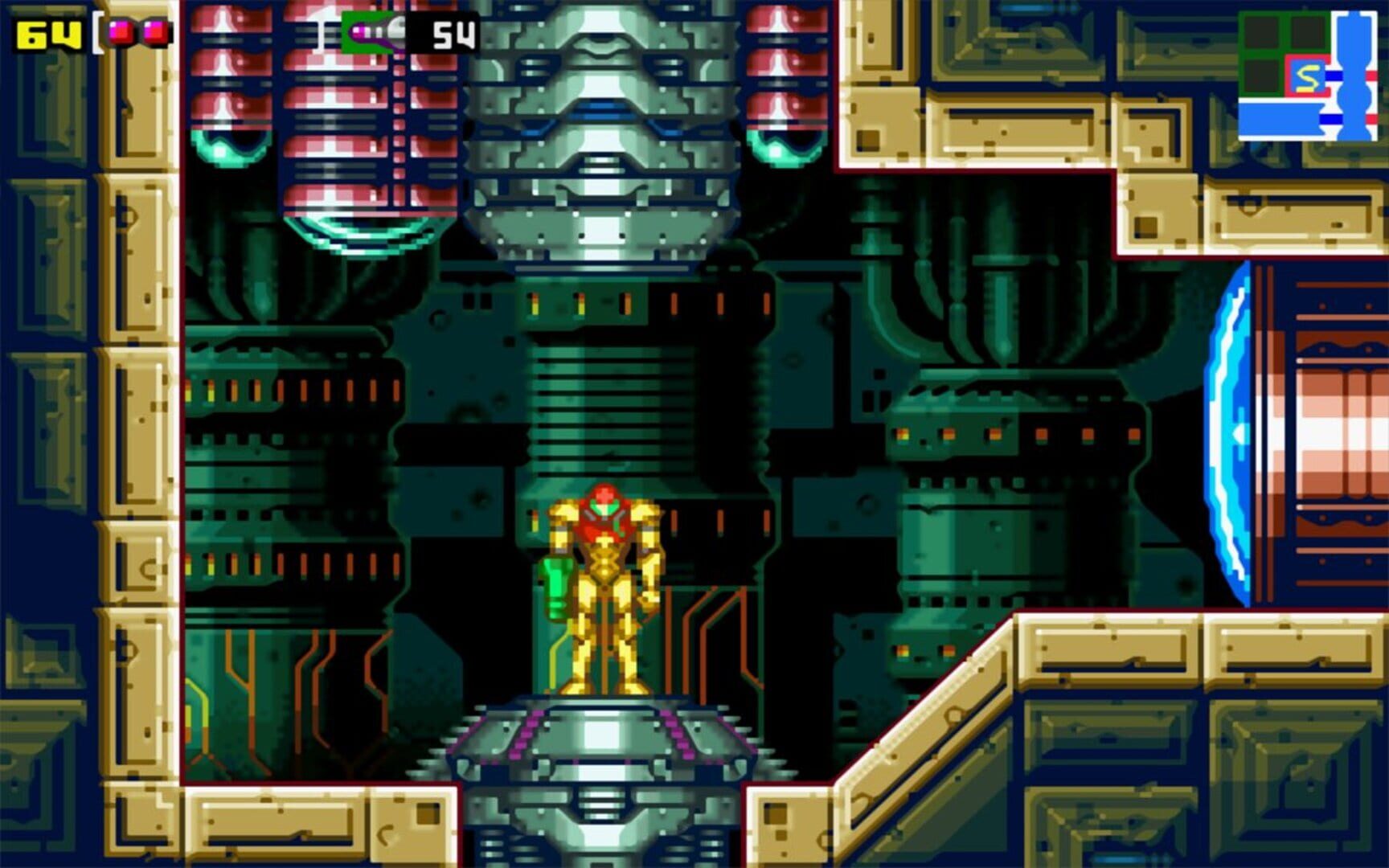Screen dimensions: 1389x868
Task: Click the missile launcher icon in the HUD
Action: click(372, 32)
